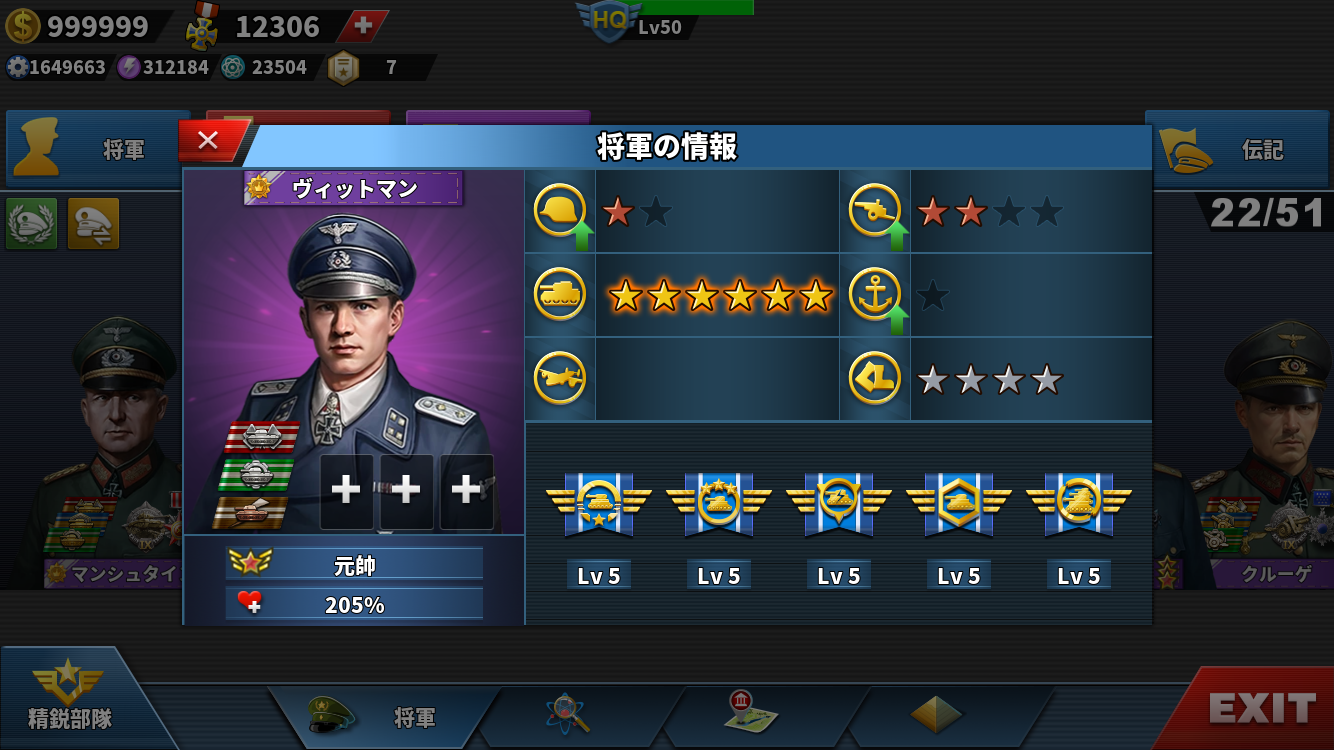This screenshot has width=1334, height=750.
Task: Close the general info popup
Action: coord(208,141)
